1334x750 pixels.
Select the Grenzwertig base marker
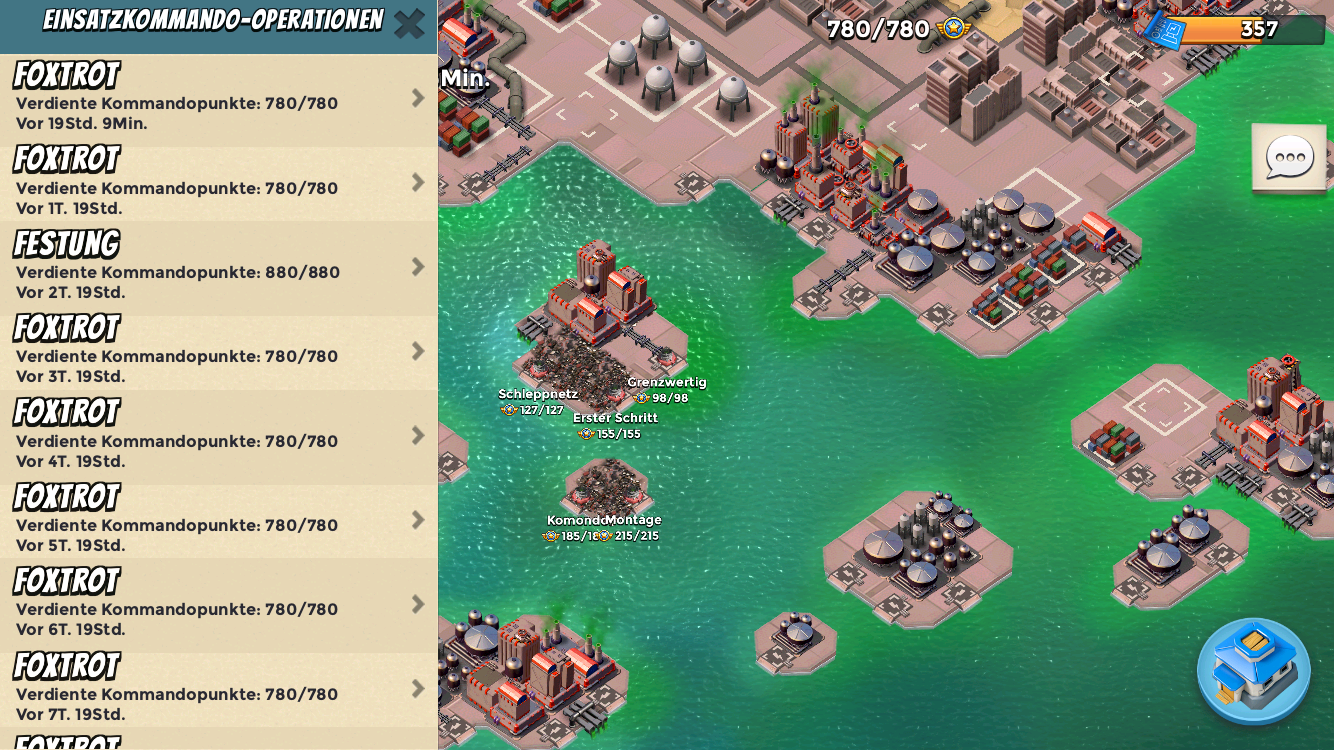click(667, 389)
